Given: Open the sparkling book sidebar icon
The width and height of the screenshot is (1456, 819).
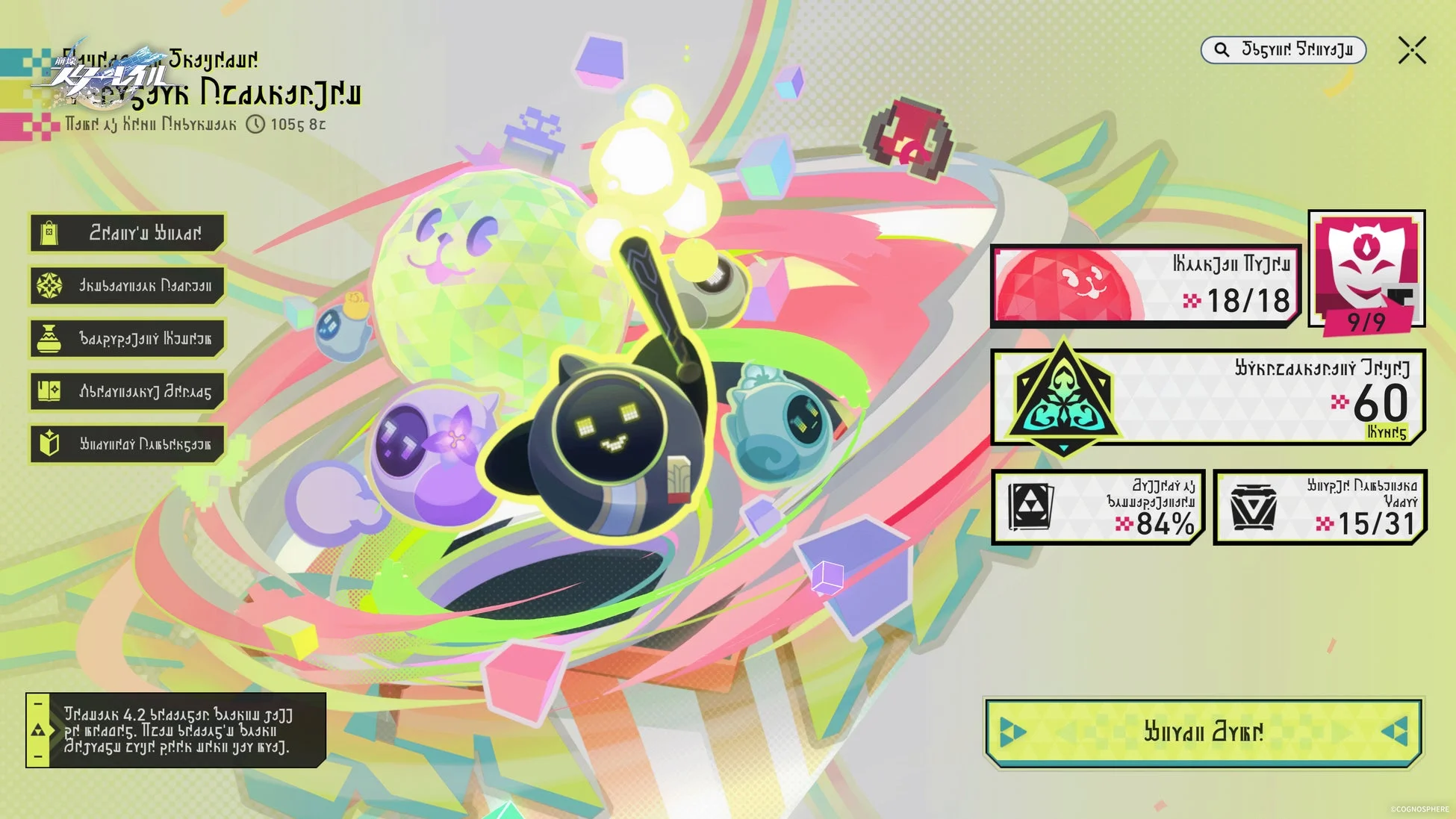Looking at the screenshot, I should click(x=49, y=390).
